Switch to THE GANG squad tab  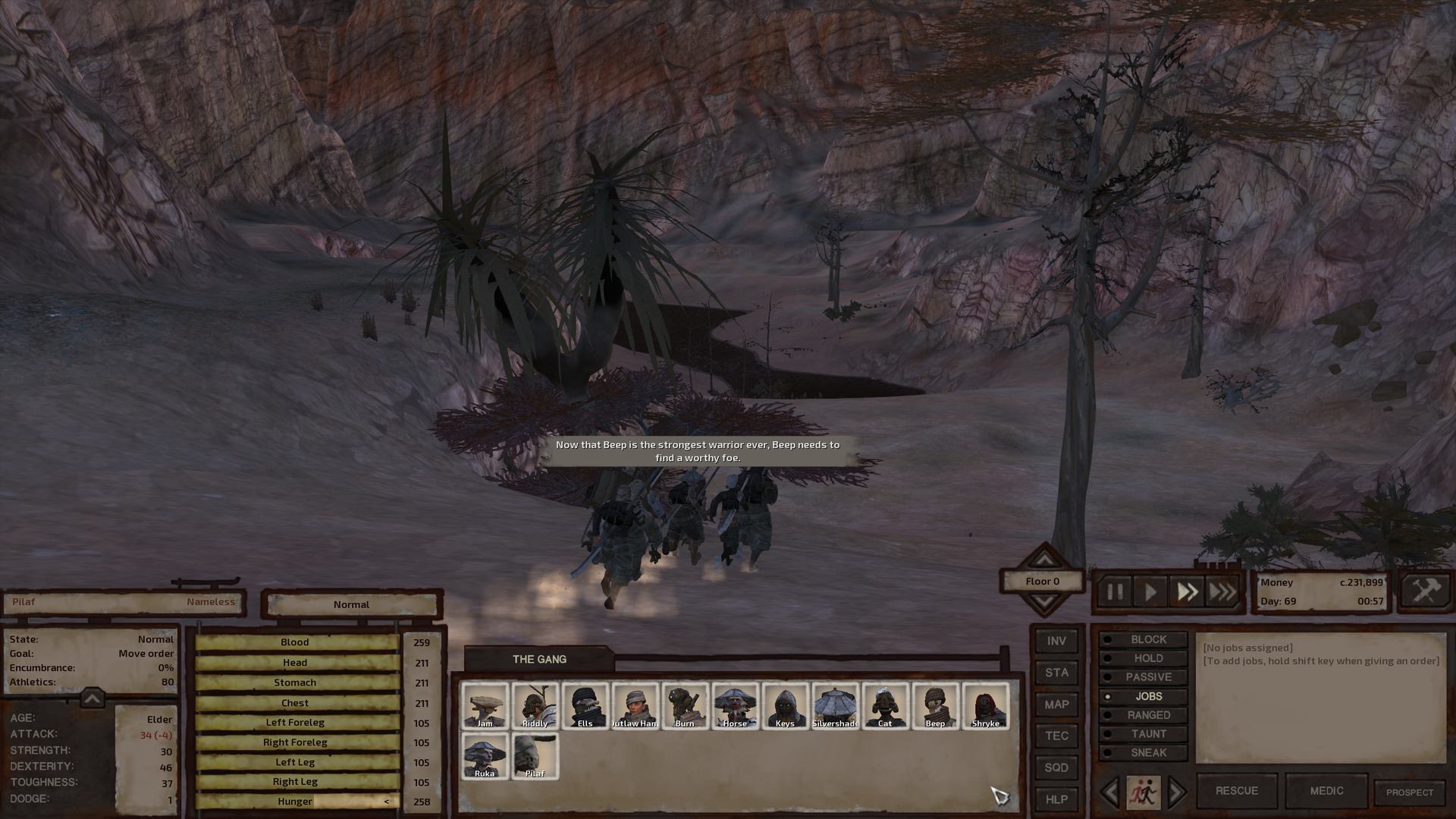point(539,659)
